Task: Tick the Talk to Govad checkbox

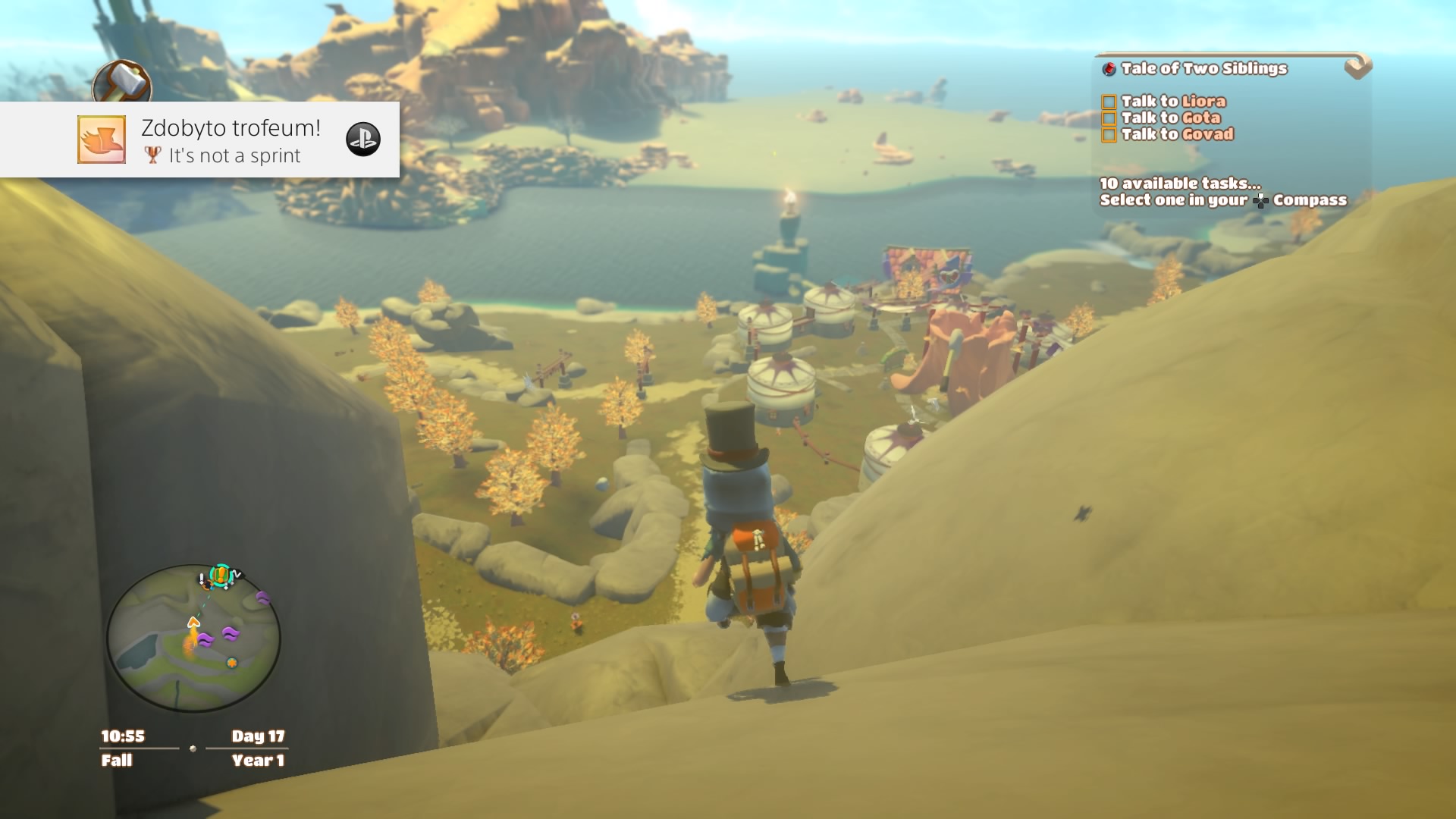Action: click(x=1109, y=135)
